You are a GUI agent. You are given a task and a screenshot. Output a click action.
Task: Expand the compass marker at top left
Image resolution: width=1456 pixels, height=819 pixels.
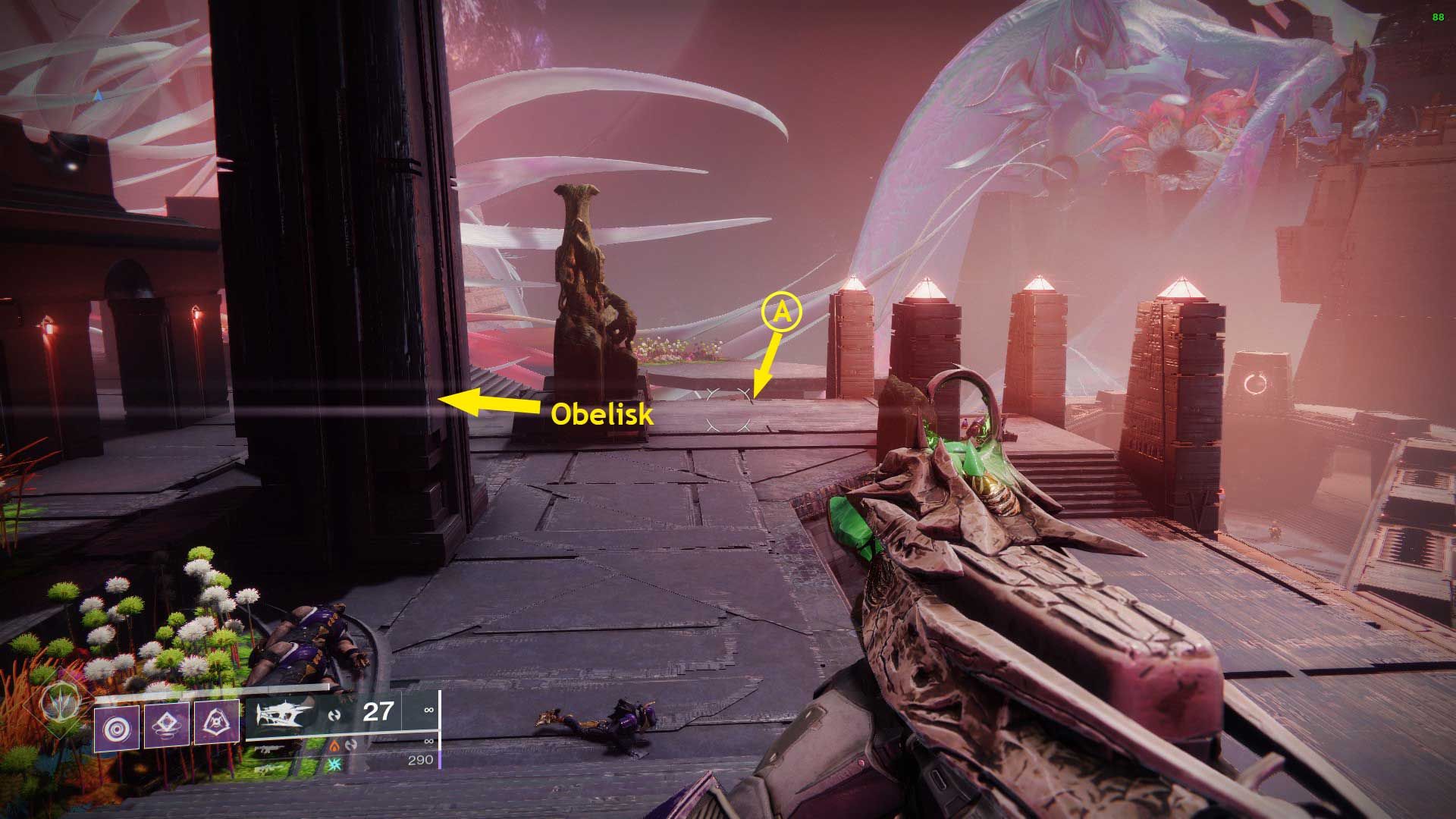click(x=97, y=95)
